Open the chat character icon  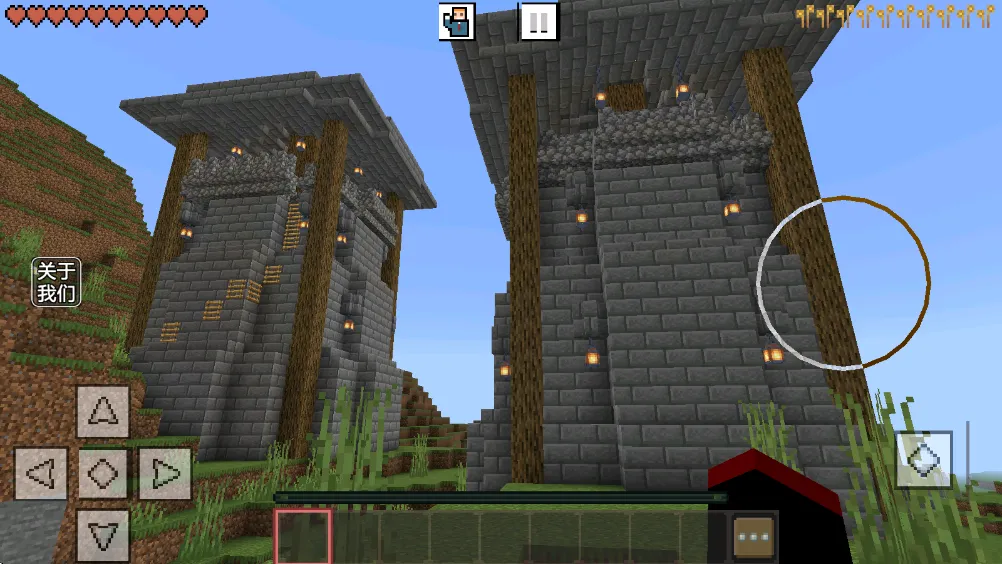click(457, 21)
